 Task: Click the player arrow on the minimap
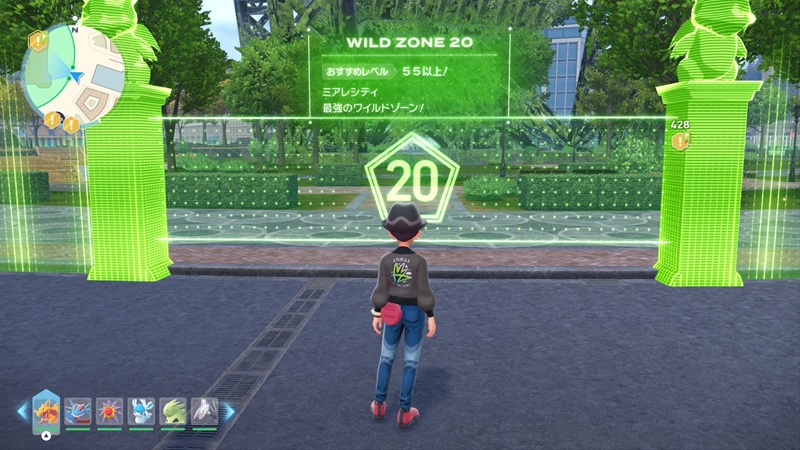(78, 73)
